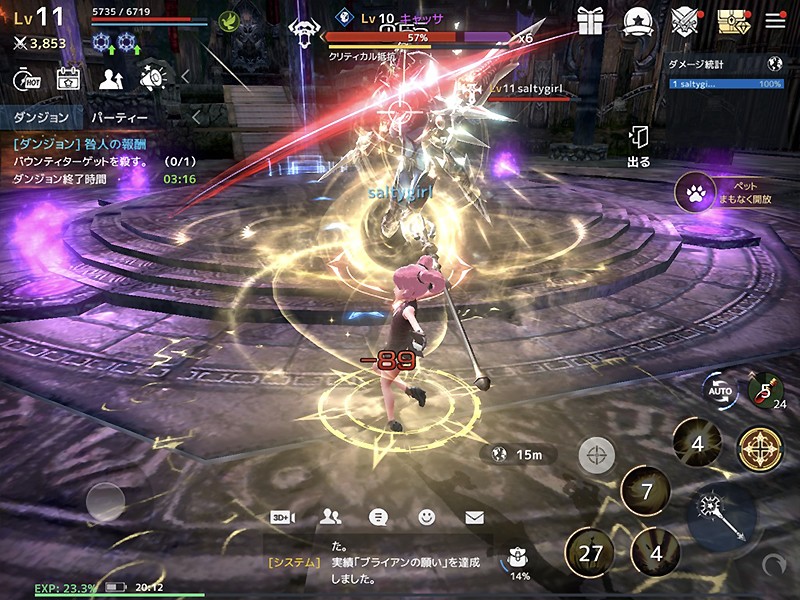The image size is (800, 600).
Task: Switch to the パーティー tab
Action: 119,118
